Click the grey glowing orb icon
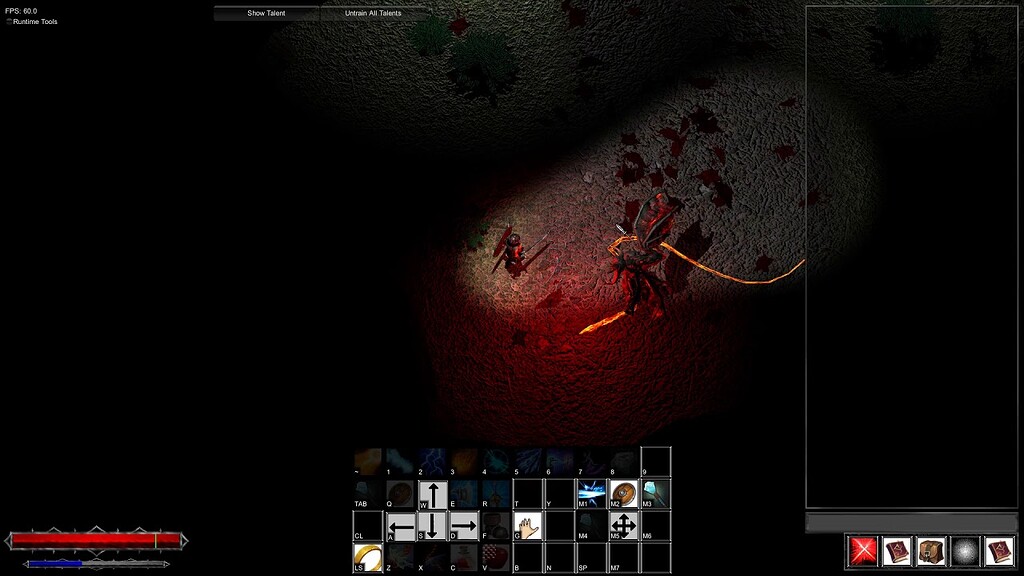The height and width of the screenshot is (576, 1024). tap(965, 551)
